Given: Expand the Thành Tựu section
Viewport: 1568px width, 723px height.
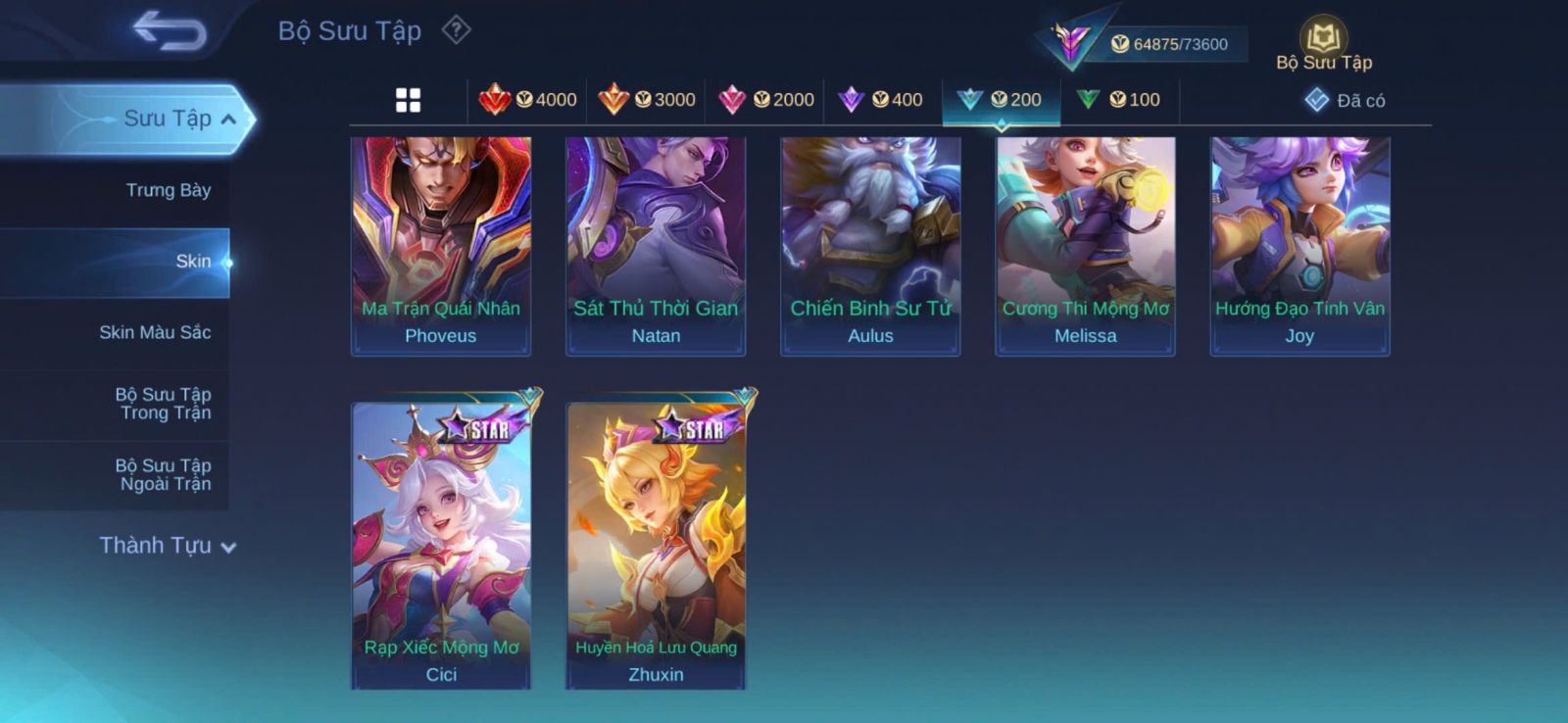Looking at the screenshot, I should coord(168,546).
